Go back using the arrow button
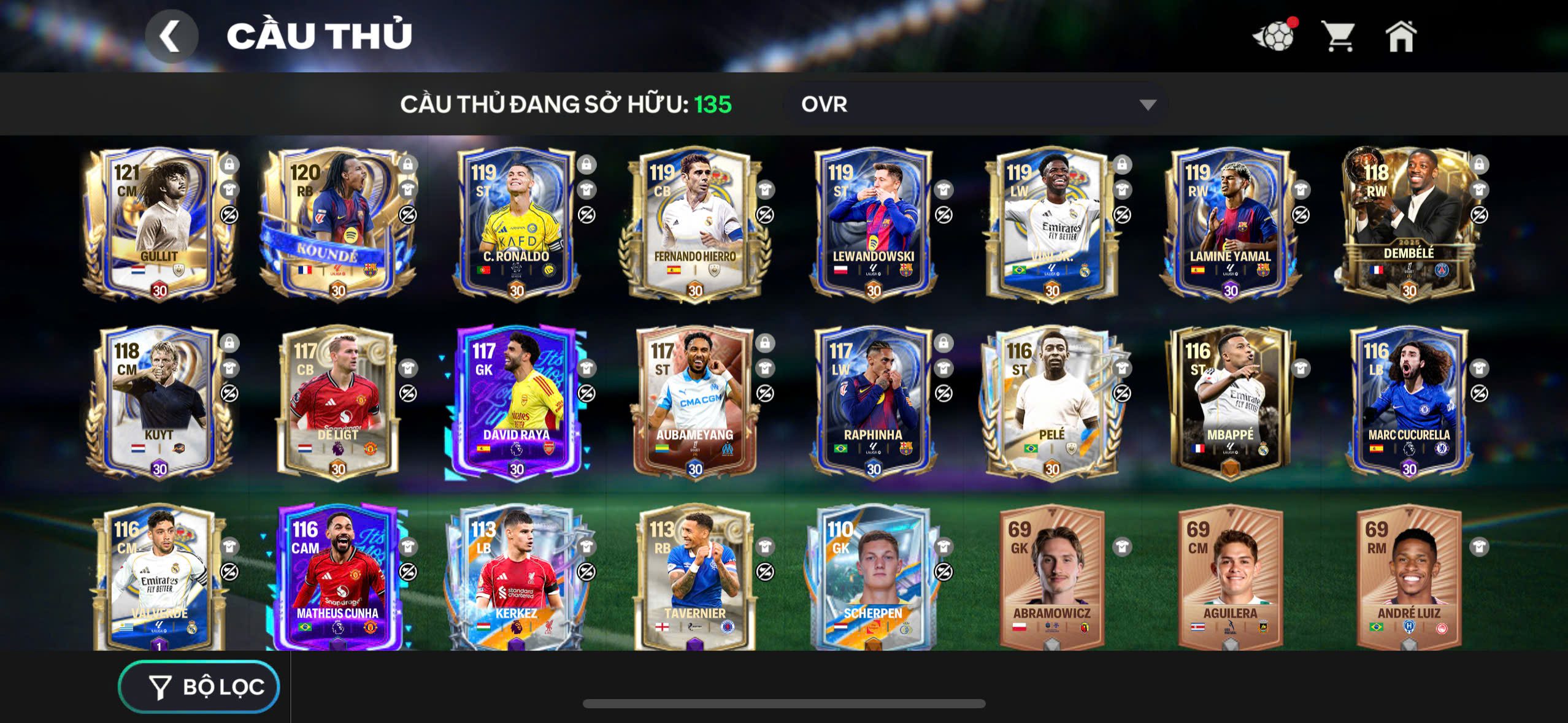This screenshot has width=1568, height=723. (x=171, y=36)
